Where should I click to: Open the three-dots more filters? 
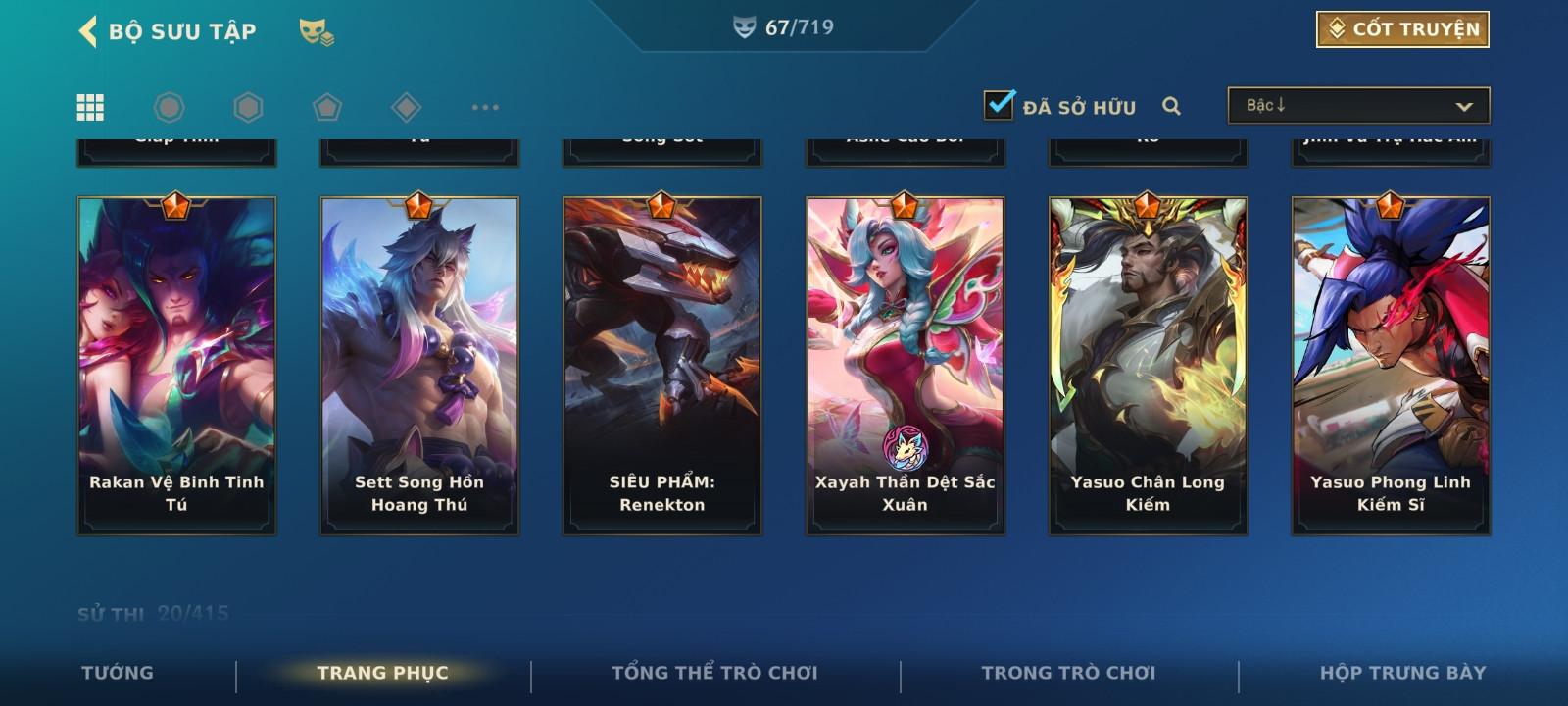point(485,107)
